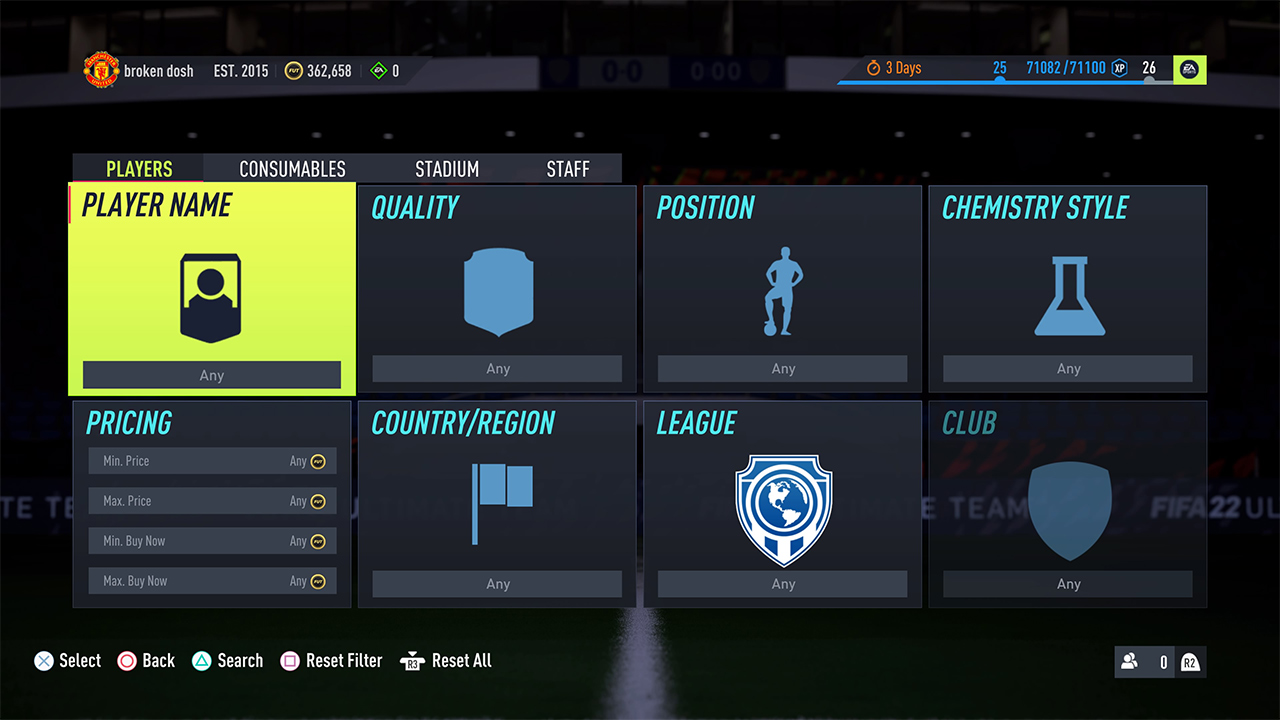
Task: Open the Player Name filter tile
Action: coord(212,288)
